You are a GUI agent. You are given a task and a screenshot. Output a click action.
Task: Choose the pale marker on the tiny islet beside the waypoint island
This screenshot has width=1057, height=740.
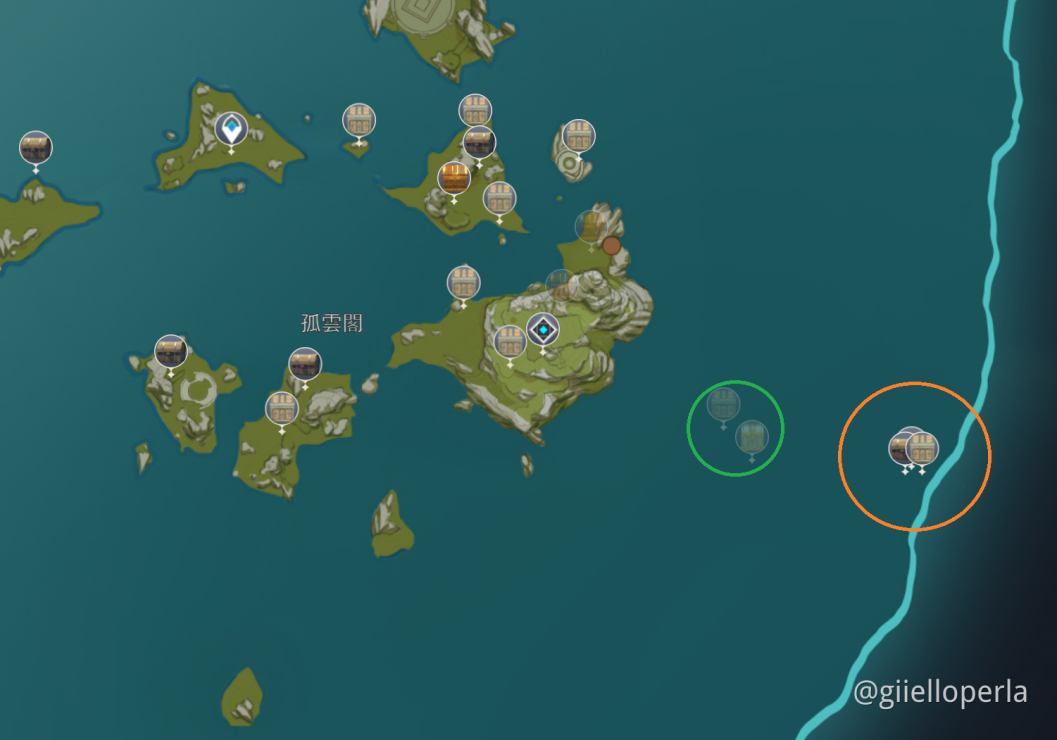click(x=359, y=120)
